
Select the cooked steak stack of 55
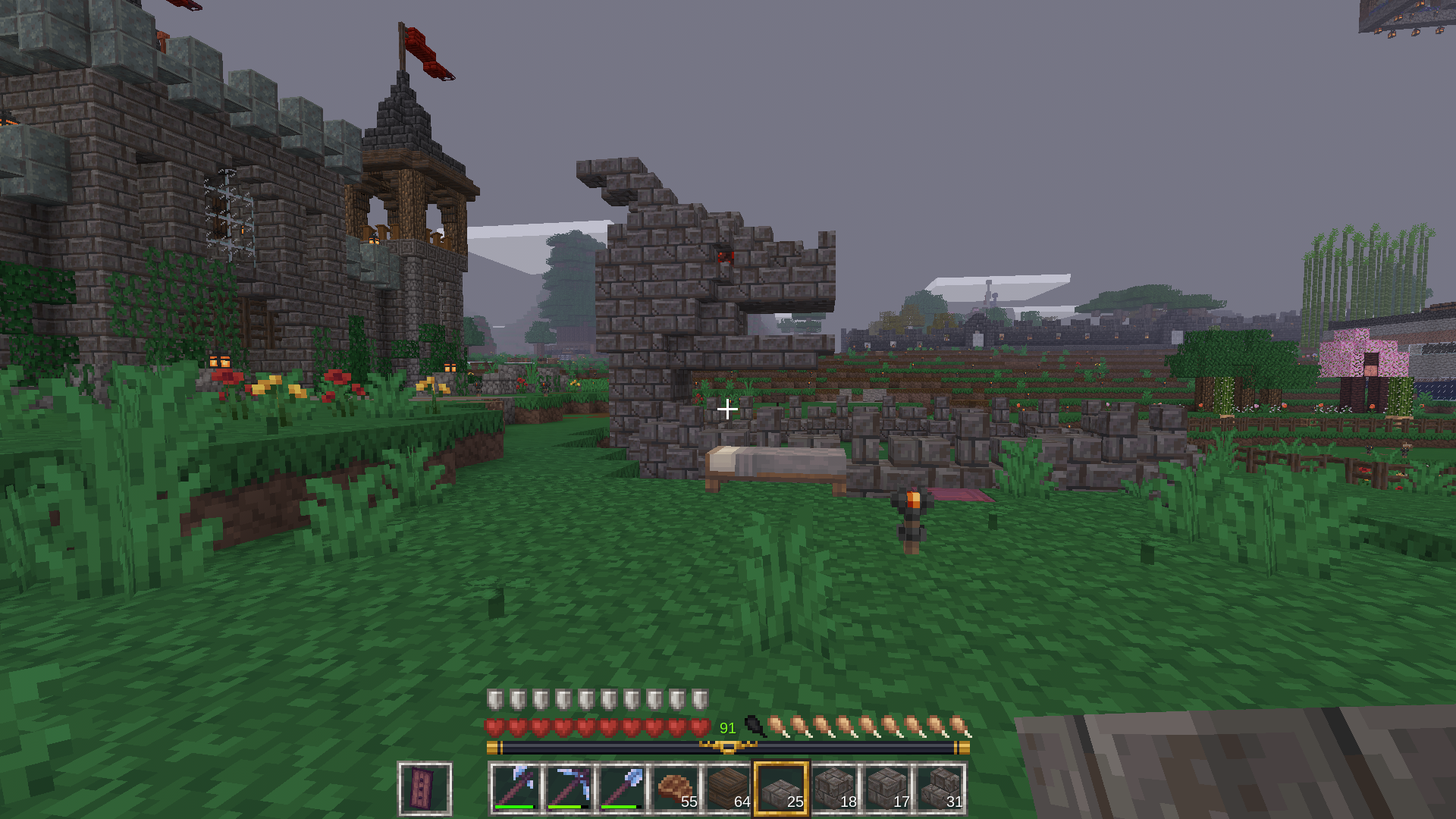point(675,789)
